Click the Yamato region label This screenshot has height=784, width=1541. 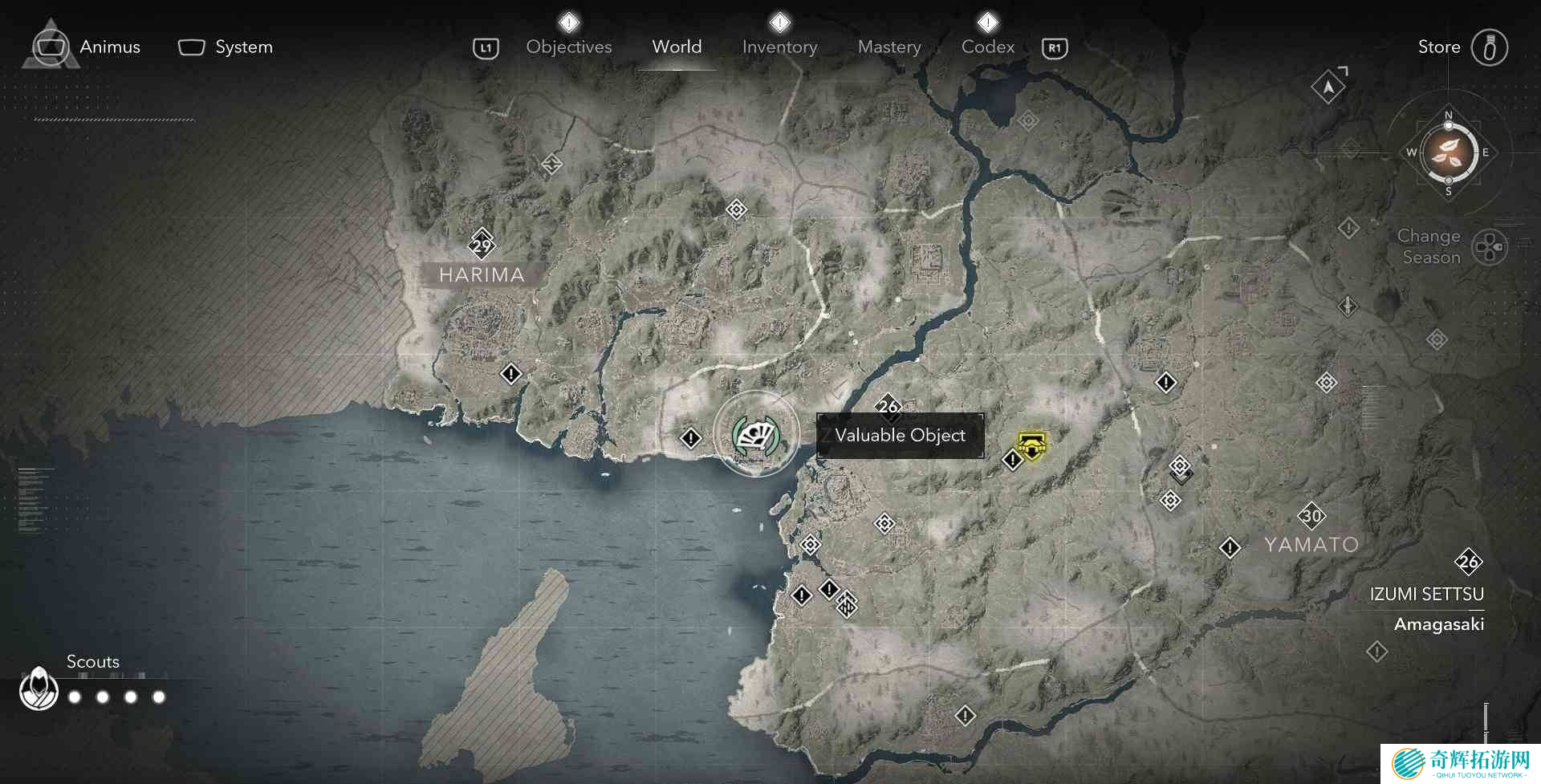1311,545
